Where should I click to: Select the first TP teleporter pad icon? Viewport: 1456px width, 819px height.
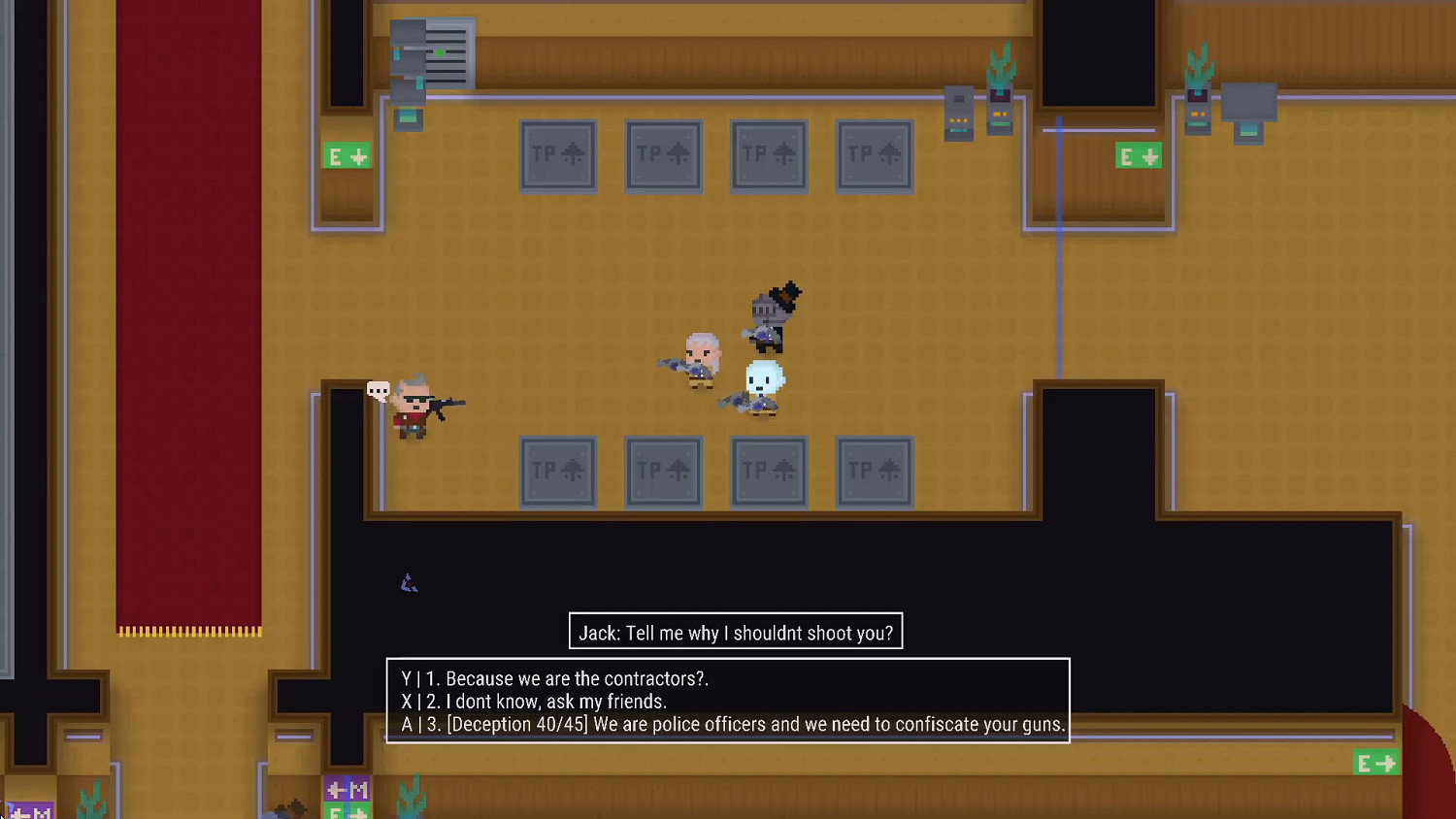pos(558,155)
